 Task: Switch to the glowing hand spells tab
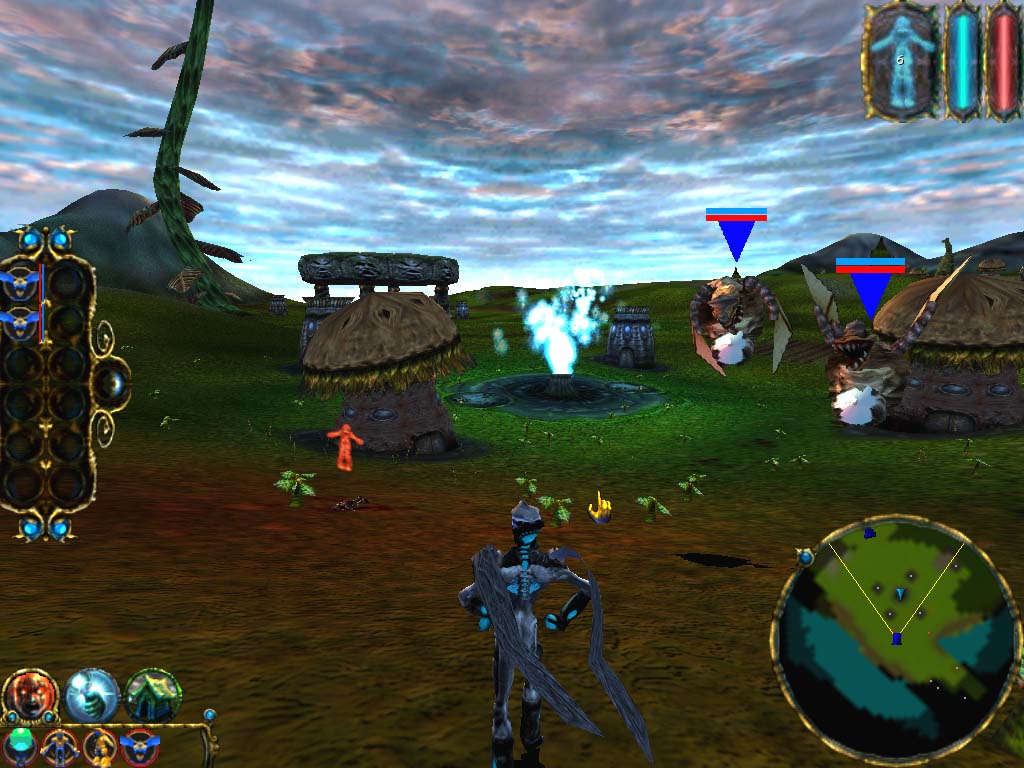pos(92,695)
